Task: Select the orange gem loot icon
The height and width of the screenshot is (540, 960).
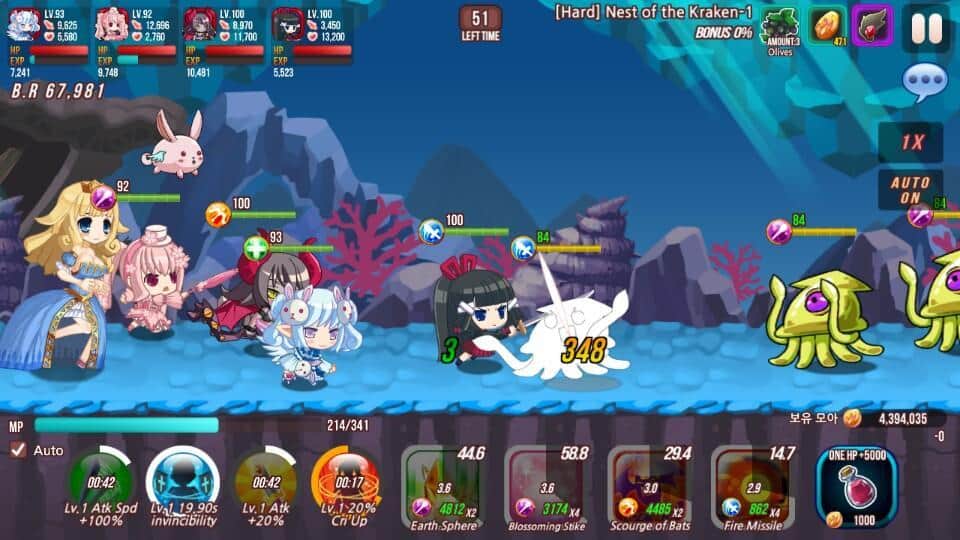Action: click(826, 26)
